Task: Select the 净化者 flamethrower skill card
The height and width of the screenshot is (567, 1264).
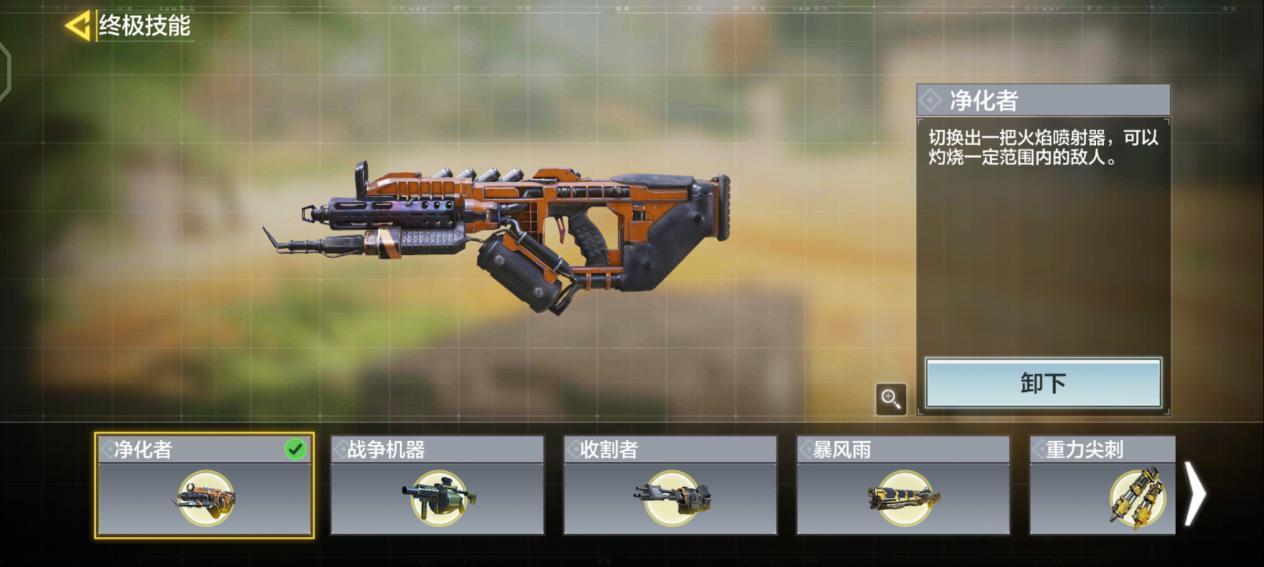Action: tap(205, 486)
